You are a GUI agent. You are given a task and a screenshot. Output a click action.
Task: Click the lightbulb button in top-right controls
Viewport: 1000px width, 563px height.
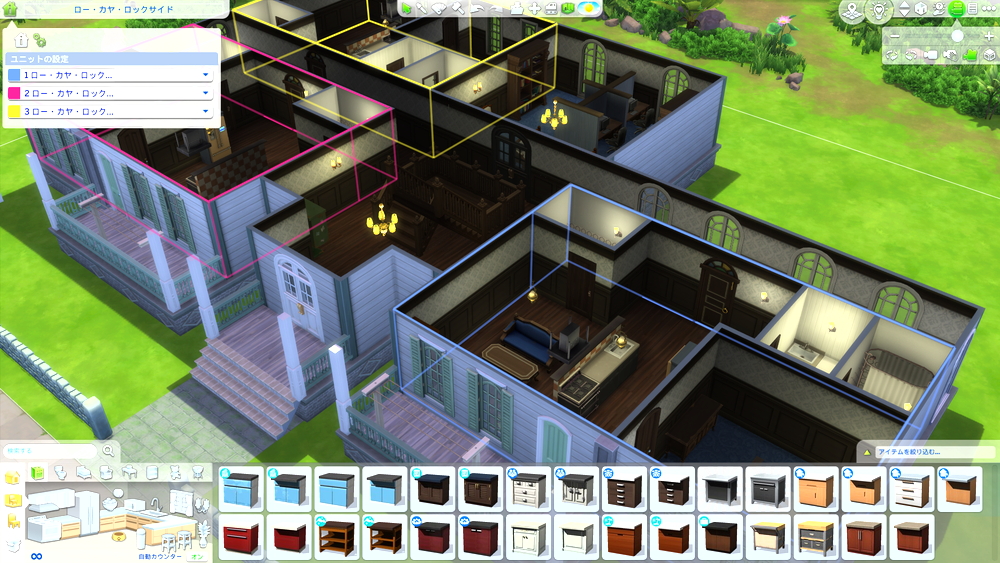[878, 10]
